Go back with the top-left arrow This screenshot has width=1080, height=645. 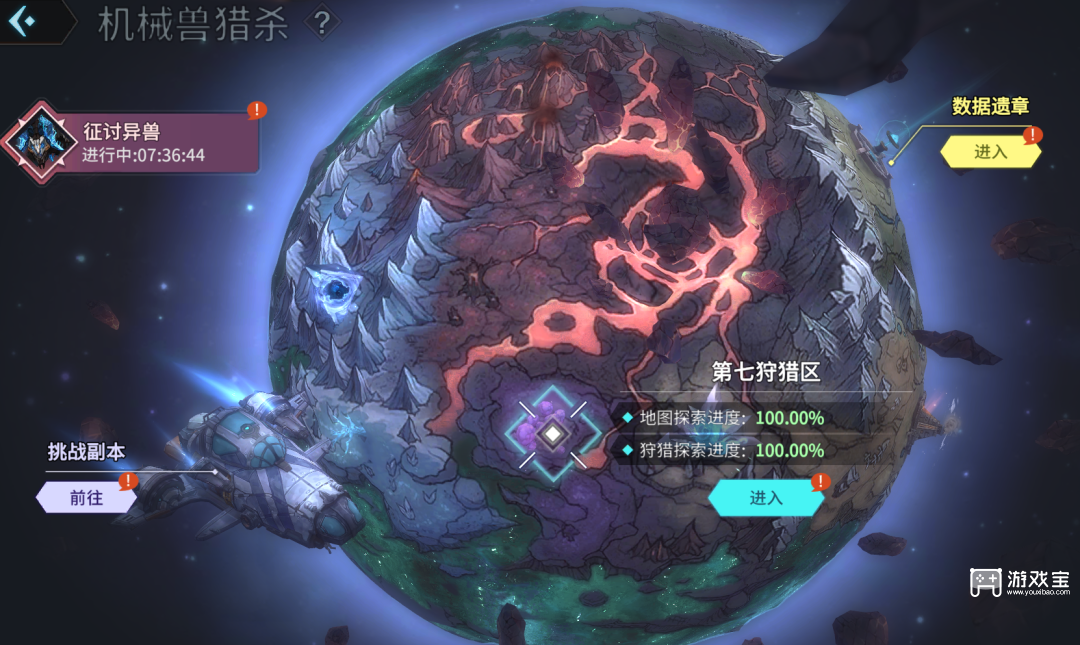[22, 21]
